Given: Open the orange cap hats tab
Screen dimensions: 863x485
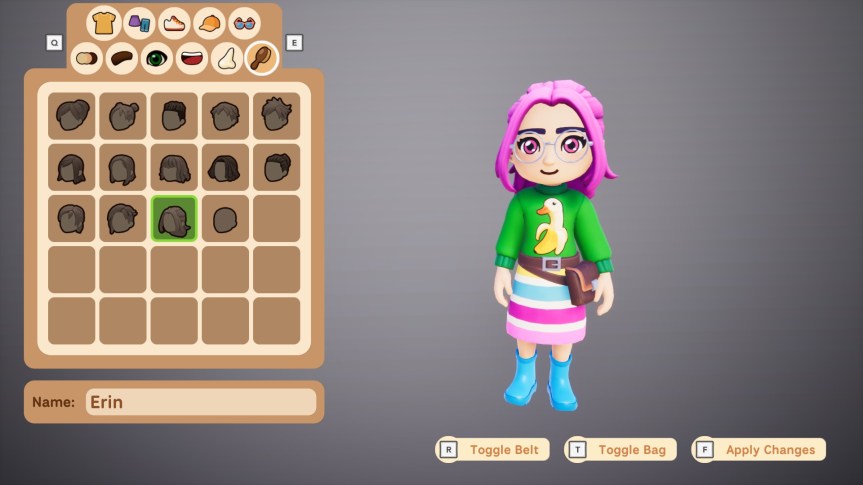Looking at the screenshot, I should pos(209,22).
